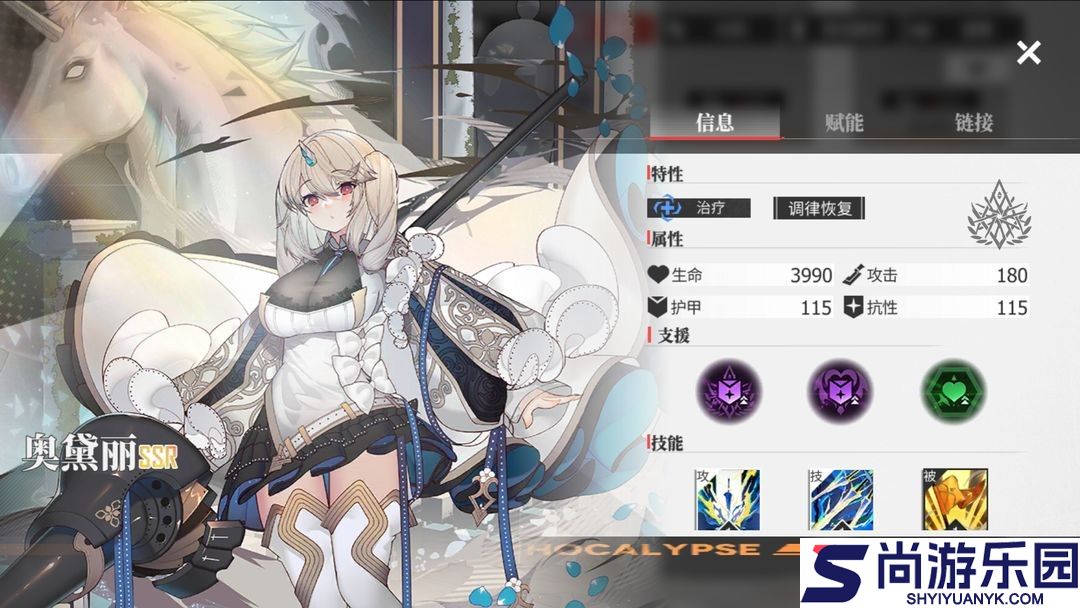Screen dimensions: 1080x608
Task: Switch to the 信息 tab
Action: click(x=714, y=123)
